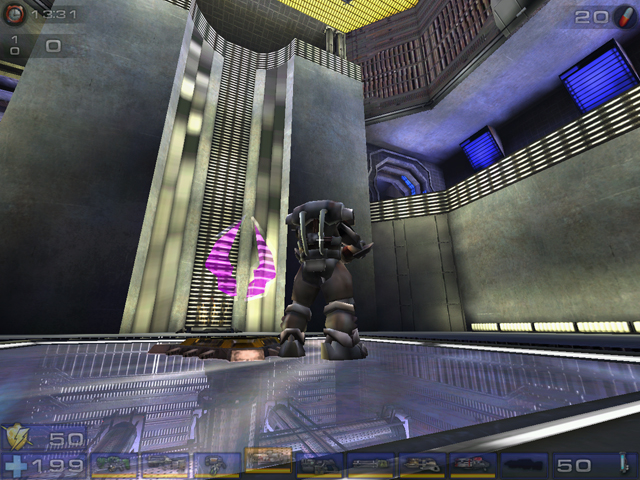Select the green Shield Gun weapon slot
640x480 pixels.
(116, 464)
